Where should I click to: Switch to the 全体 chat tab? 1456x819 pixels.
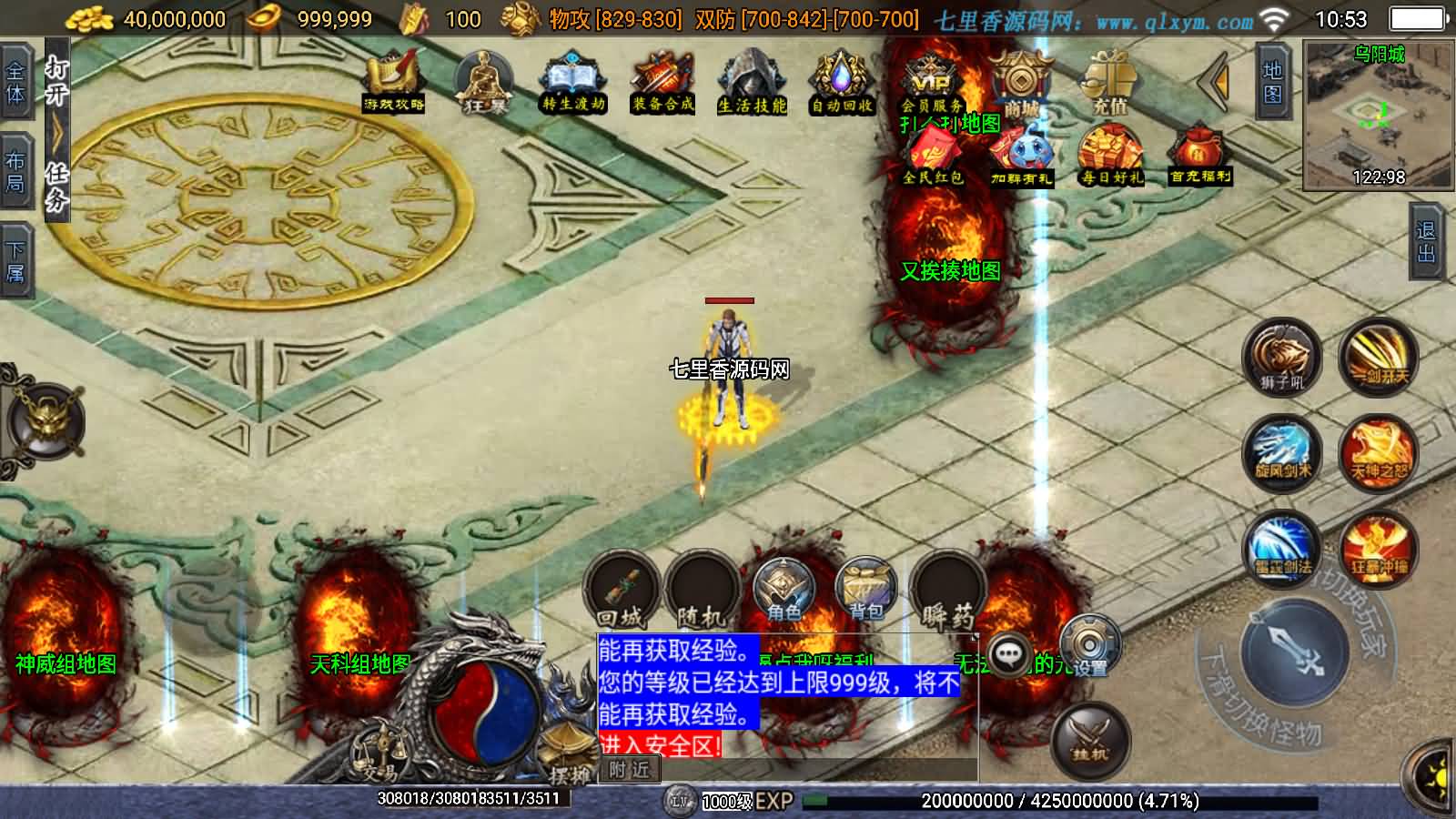(x=15, y=83)
